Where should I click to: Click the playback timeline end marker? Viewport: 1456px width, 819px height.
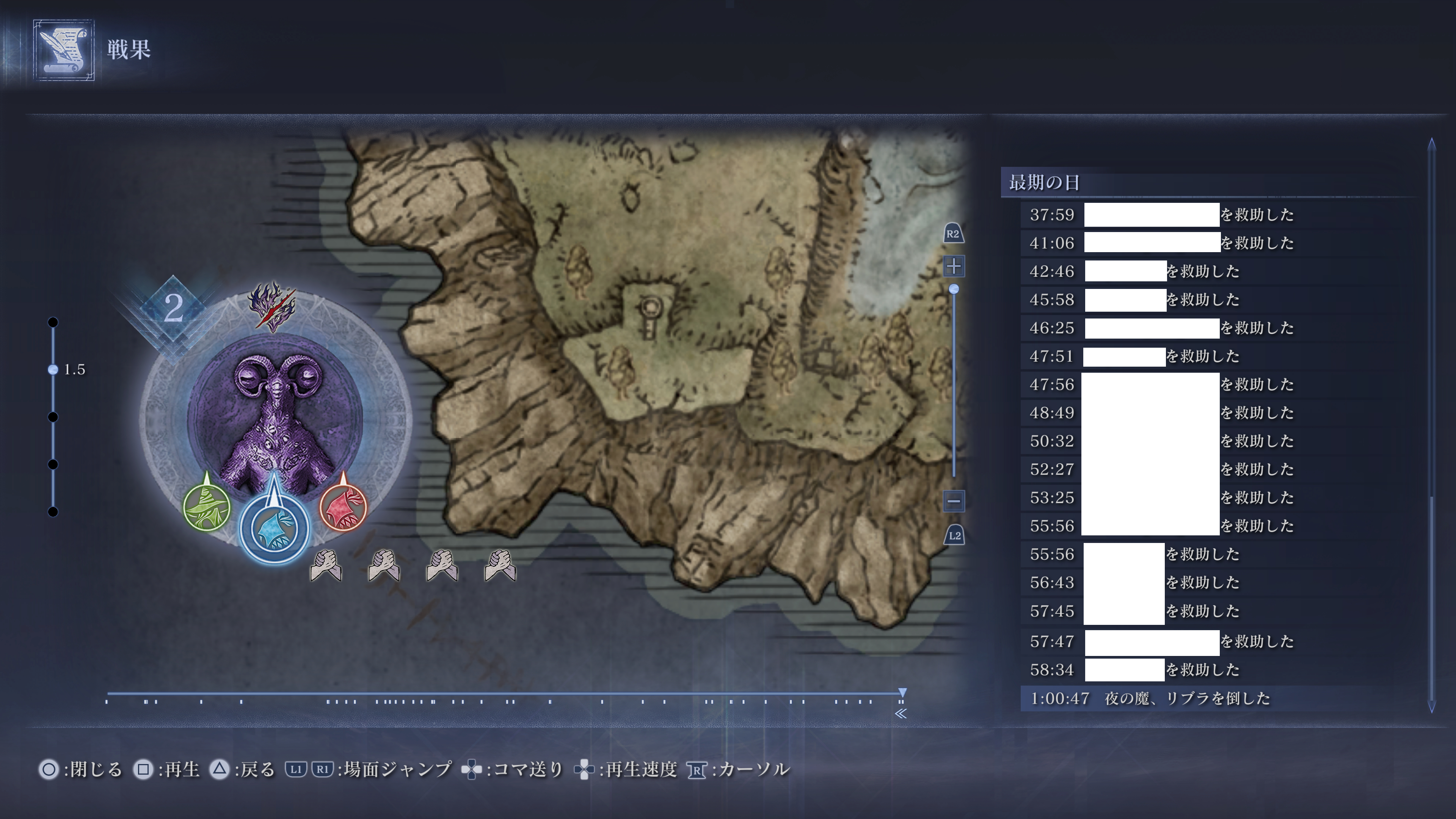point(903,693)
